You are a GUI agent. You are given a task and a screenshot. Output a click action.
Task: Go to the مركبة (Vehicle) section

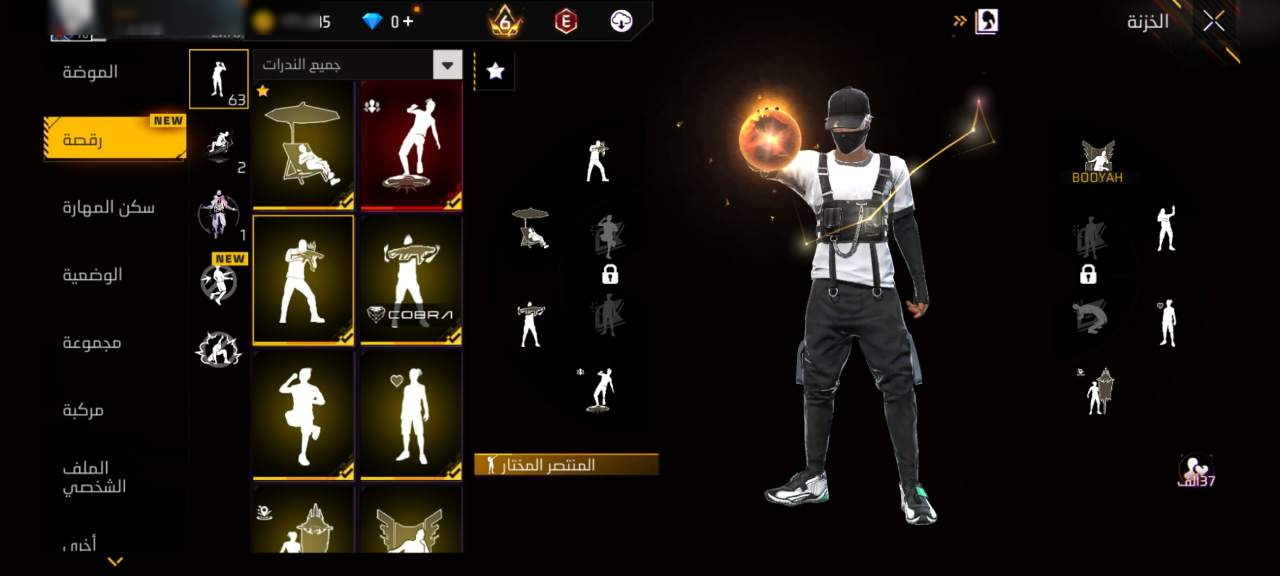pyautogui.click(x=84, y=410)
